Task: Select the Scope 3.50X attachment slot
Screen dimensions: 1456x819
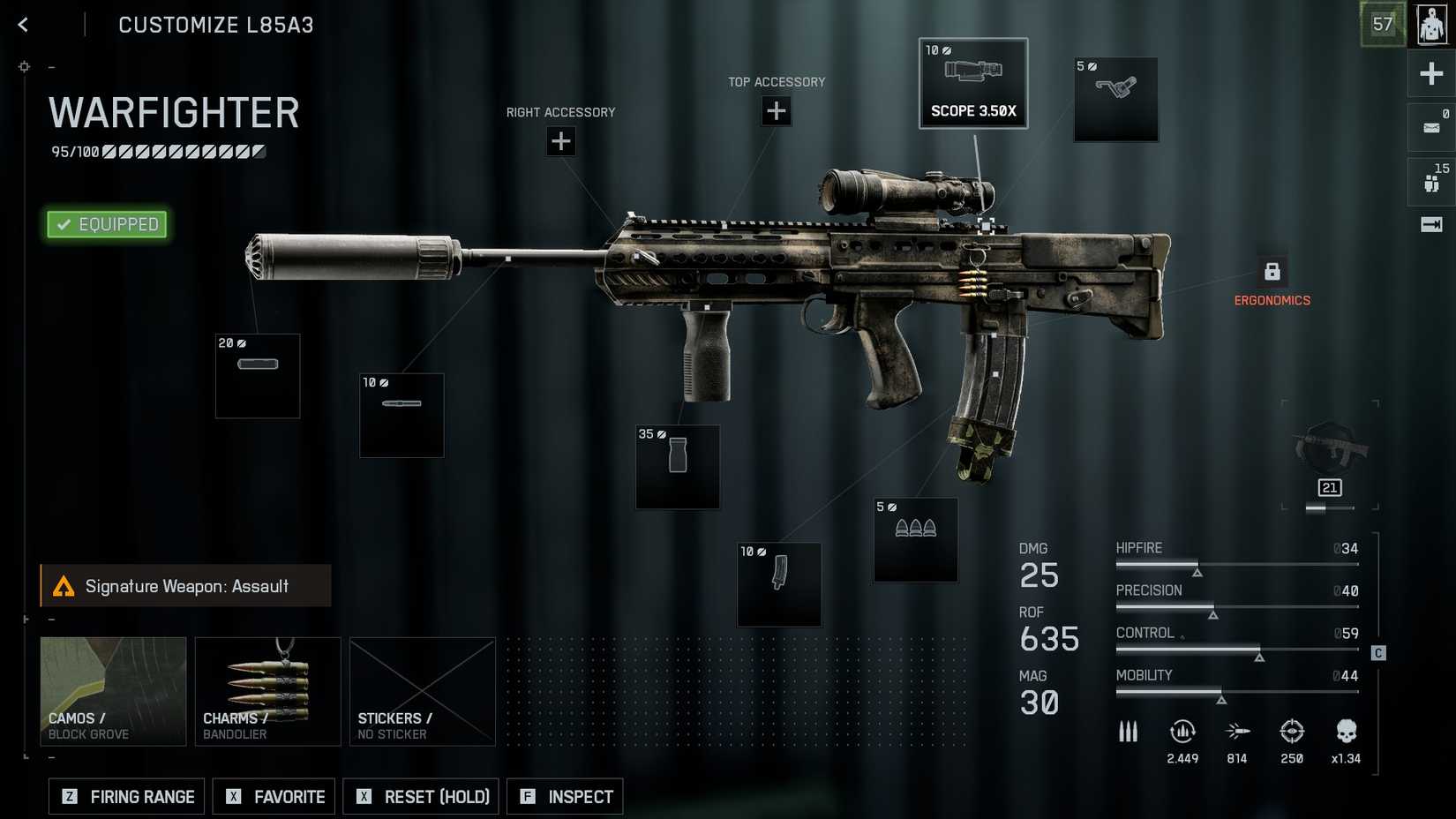Action: pyautogui.click(x=973, y=84)
